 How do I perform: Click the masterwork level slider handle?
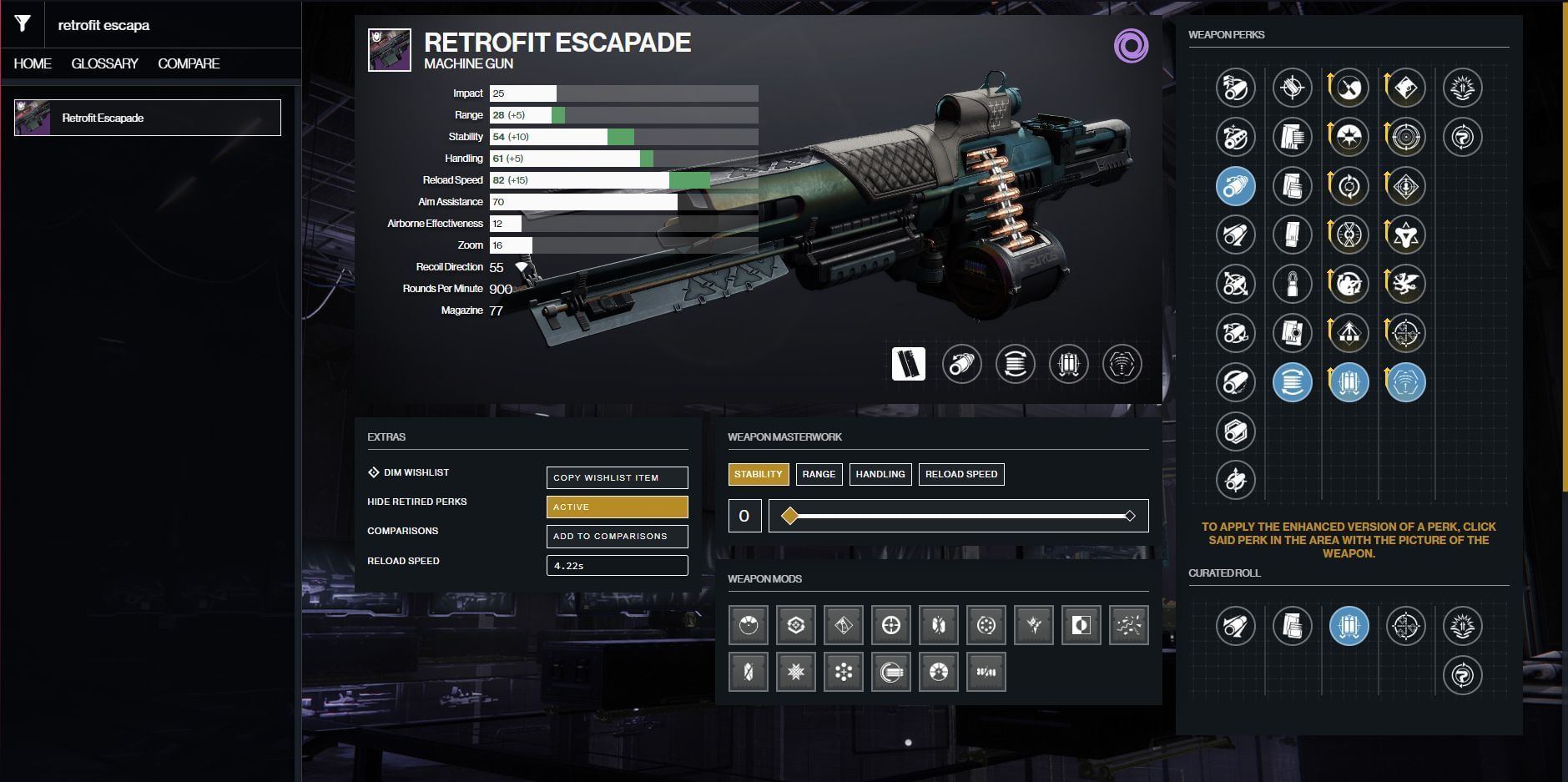click(x=789, y=516)
